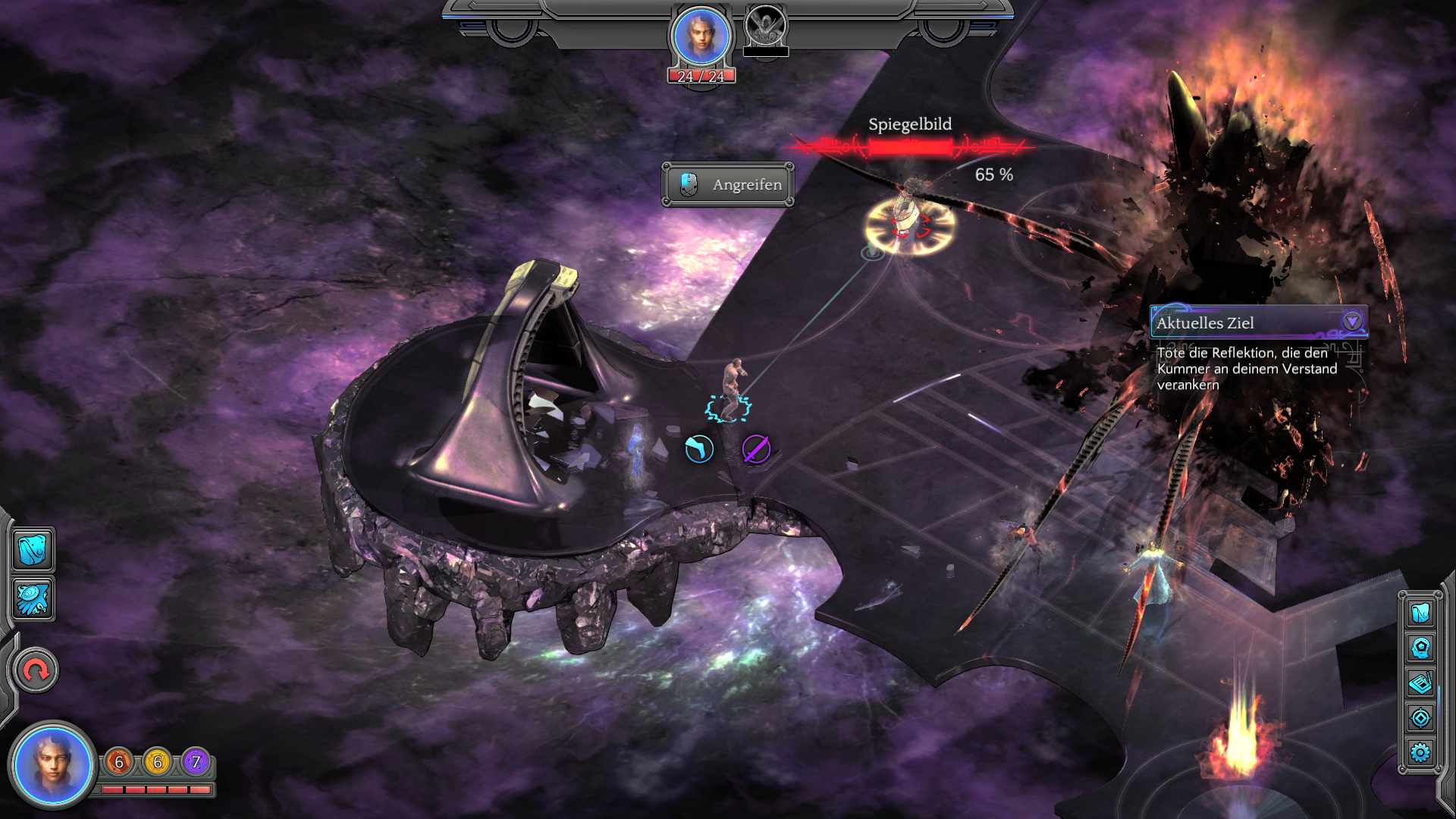Collapse the Aktuelles Ziel objective panel arrow
This screenshot has height=819, width=1456.
coord(1351,322)
